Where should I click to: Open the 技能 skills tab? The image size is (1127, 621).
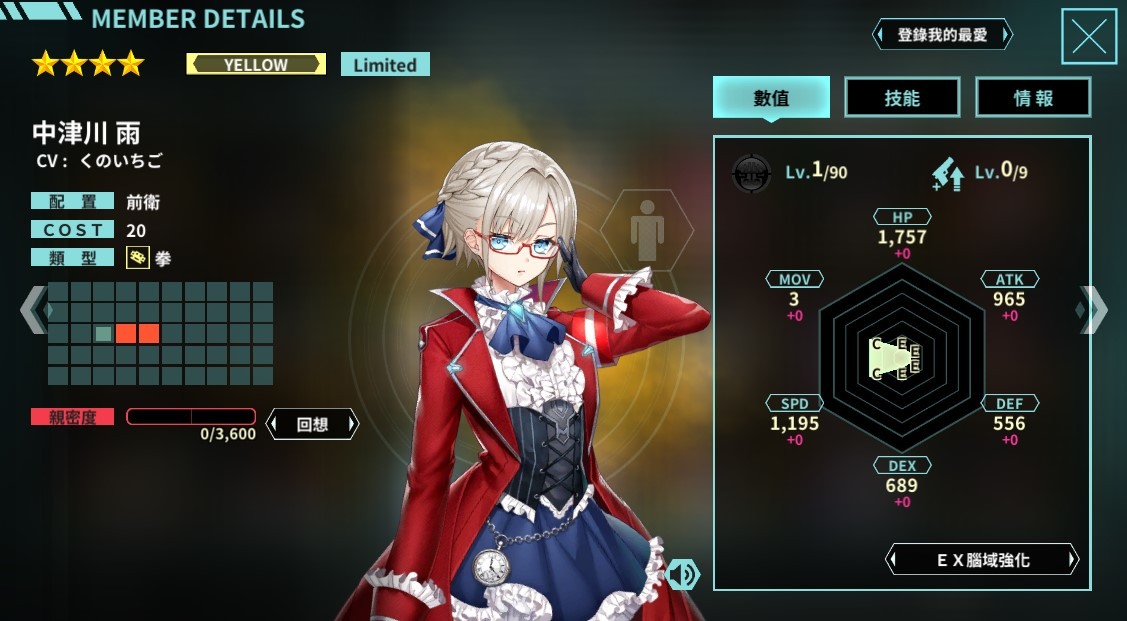click(902, 98)
